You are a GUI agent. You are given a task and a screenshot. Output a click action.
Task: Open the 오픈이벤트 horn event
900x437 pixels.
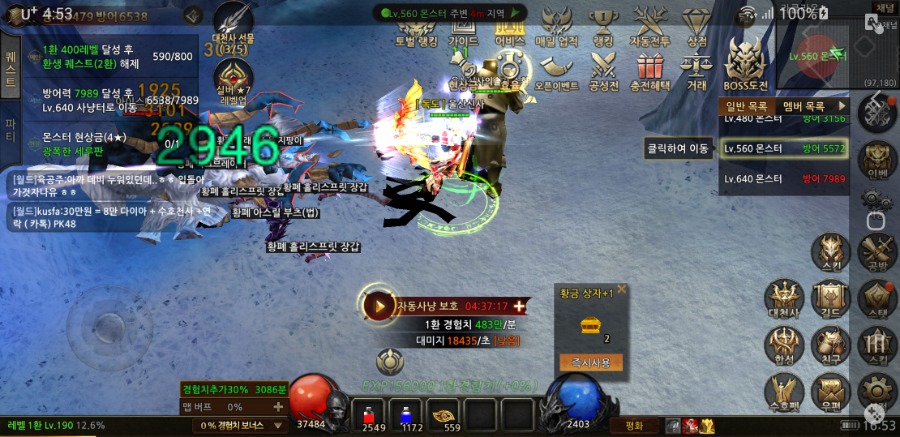click(x=557, y=70)
